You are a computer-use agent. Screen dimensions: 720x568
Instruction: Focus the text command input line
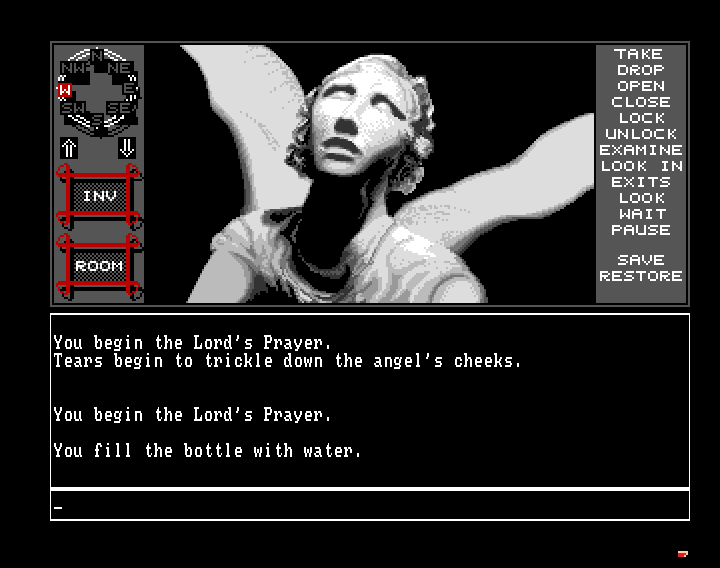pyautogui.click(x=370, y=506)
